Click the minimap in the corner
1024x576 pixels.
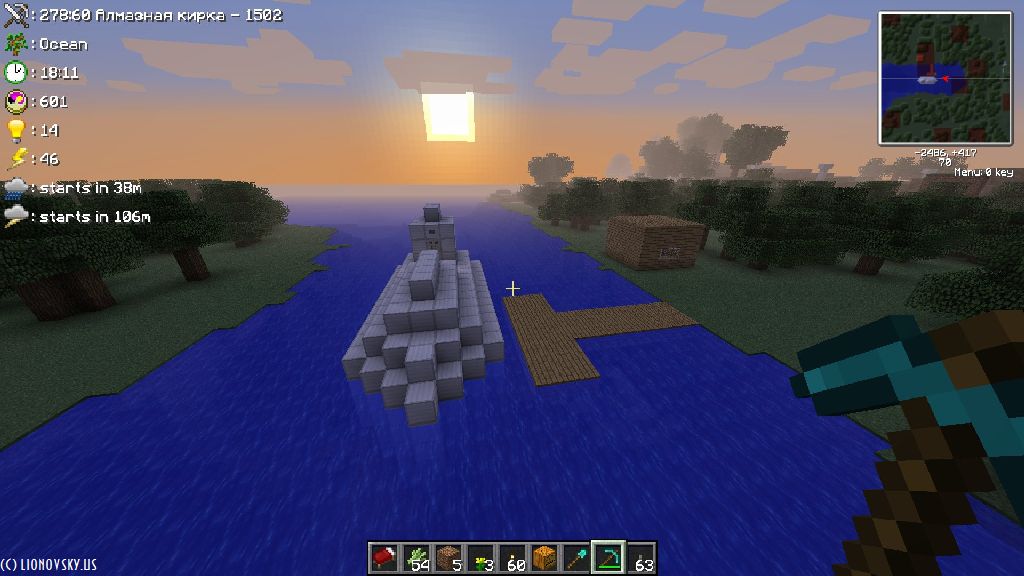[x=945, y=78]
